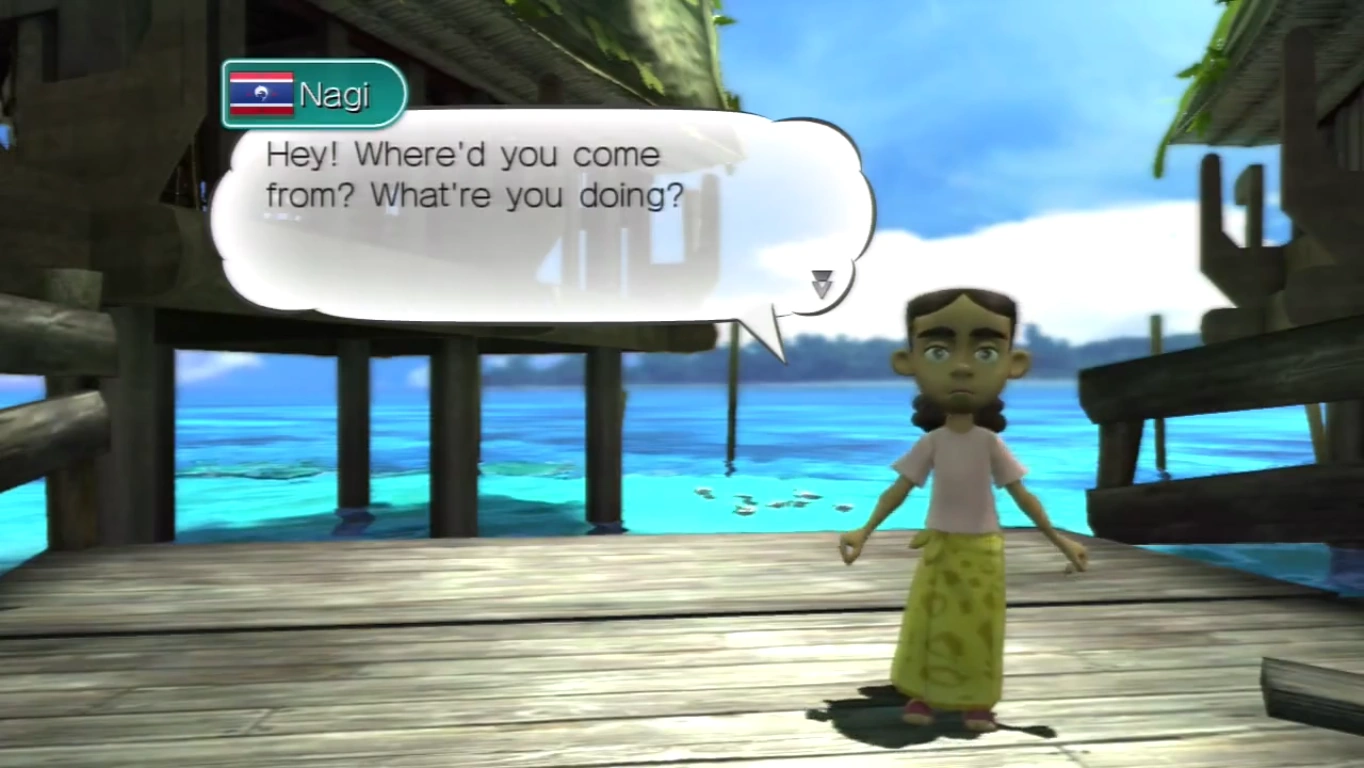Select the Nagi speaker name tag

[x=314, y=95]
